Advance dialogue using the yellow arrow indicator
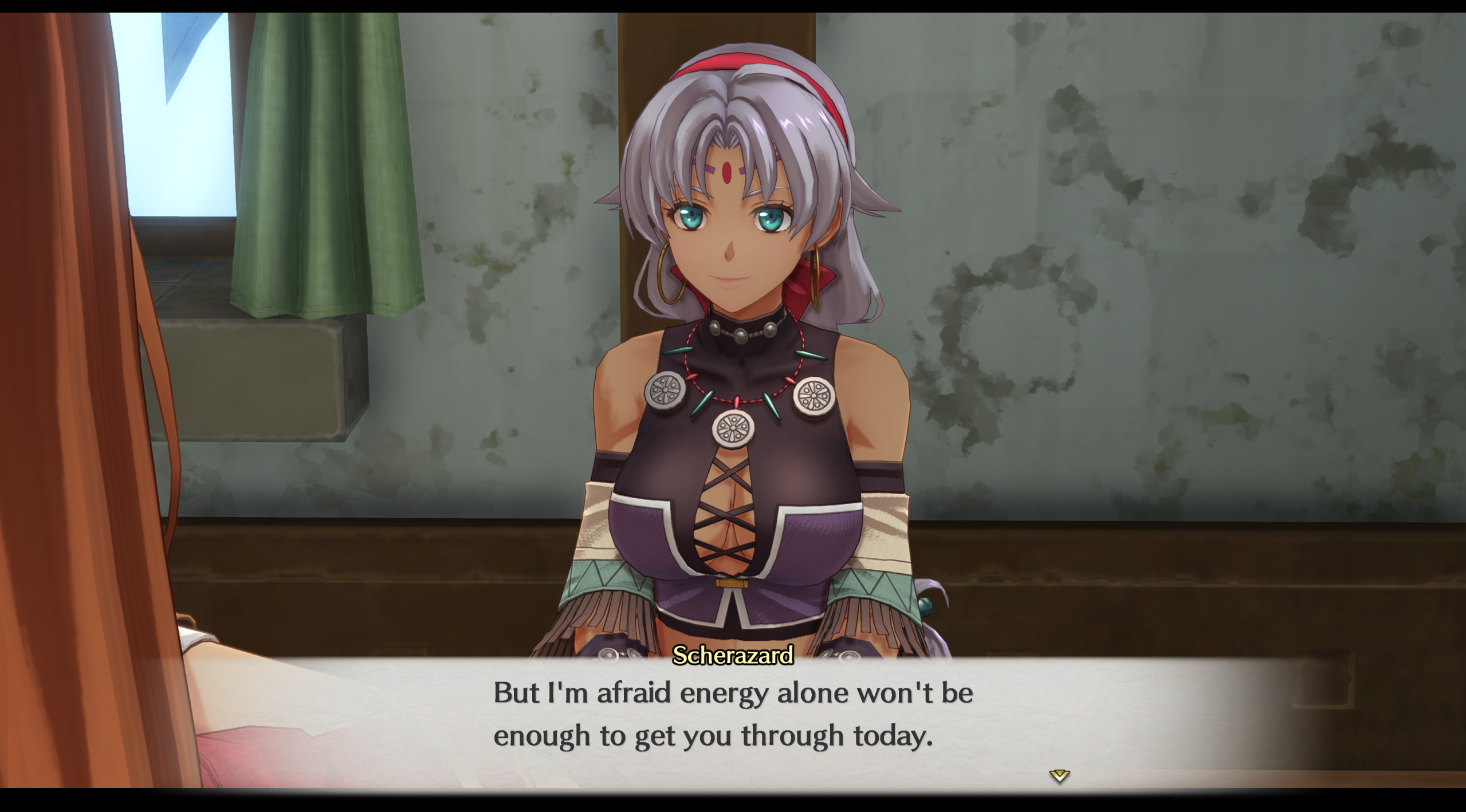This screenshot has width=1466, height=812. tap(1059, 776)
